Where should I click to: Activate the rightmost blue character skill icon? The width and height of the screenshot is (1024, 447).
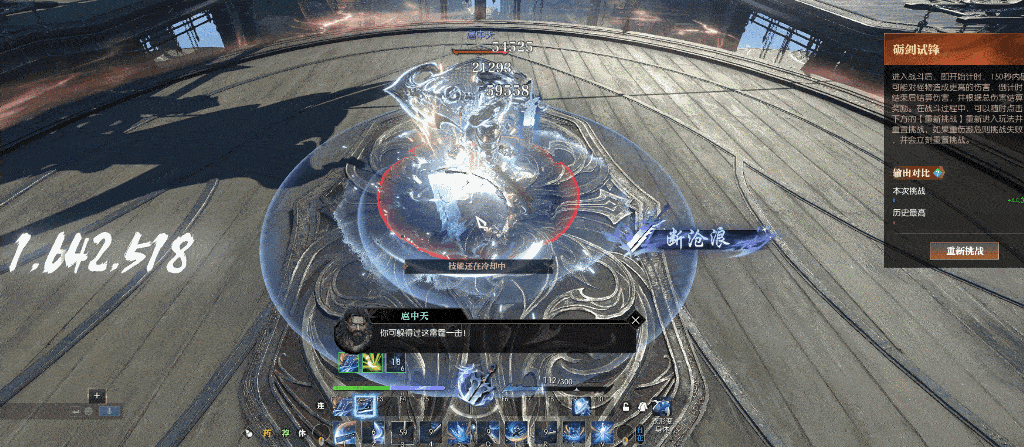(661, 406)
